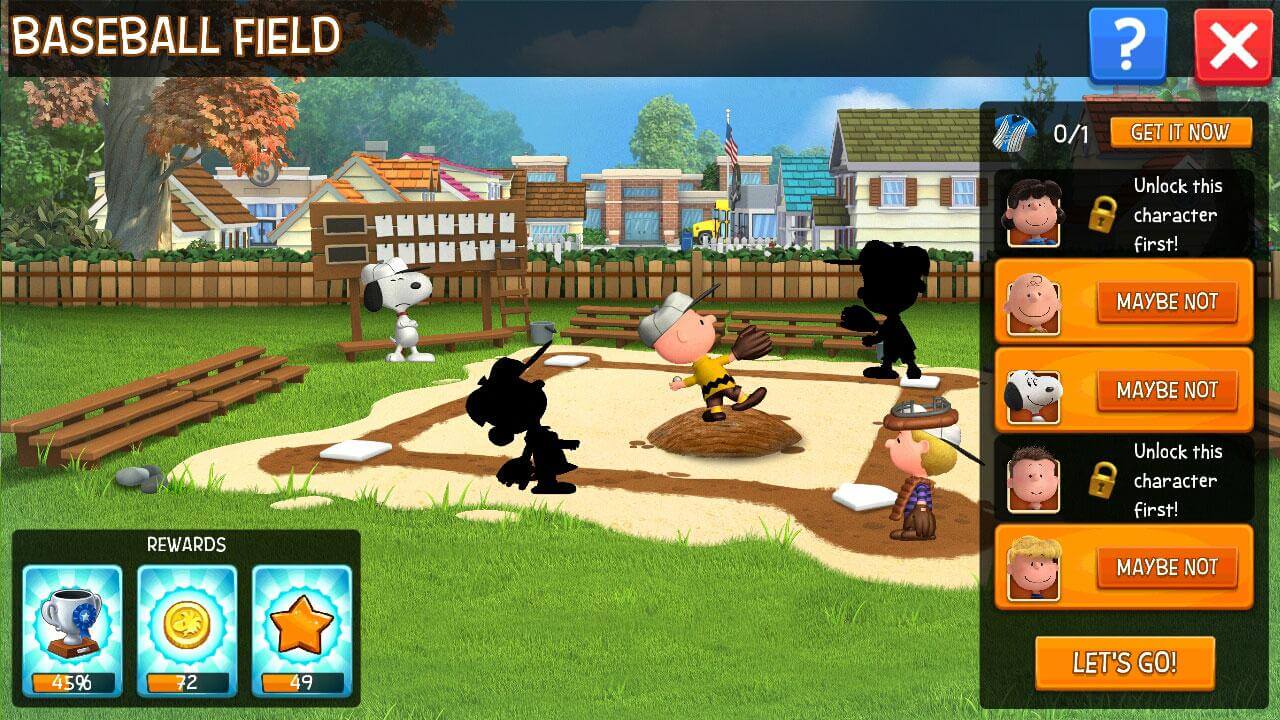Toggle the bottom character's MAYBE NOT selection

1165,568
